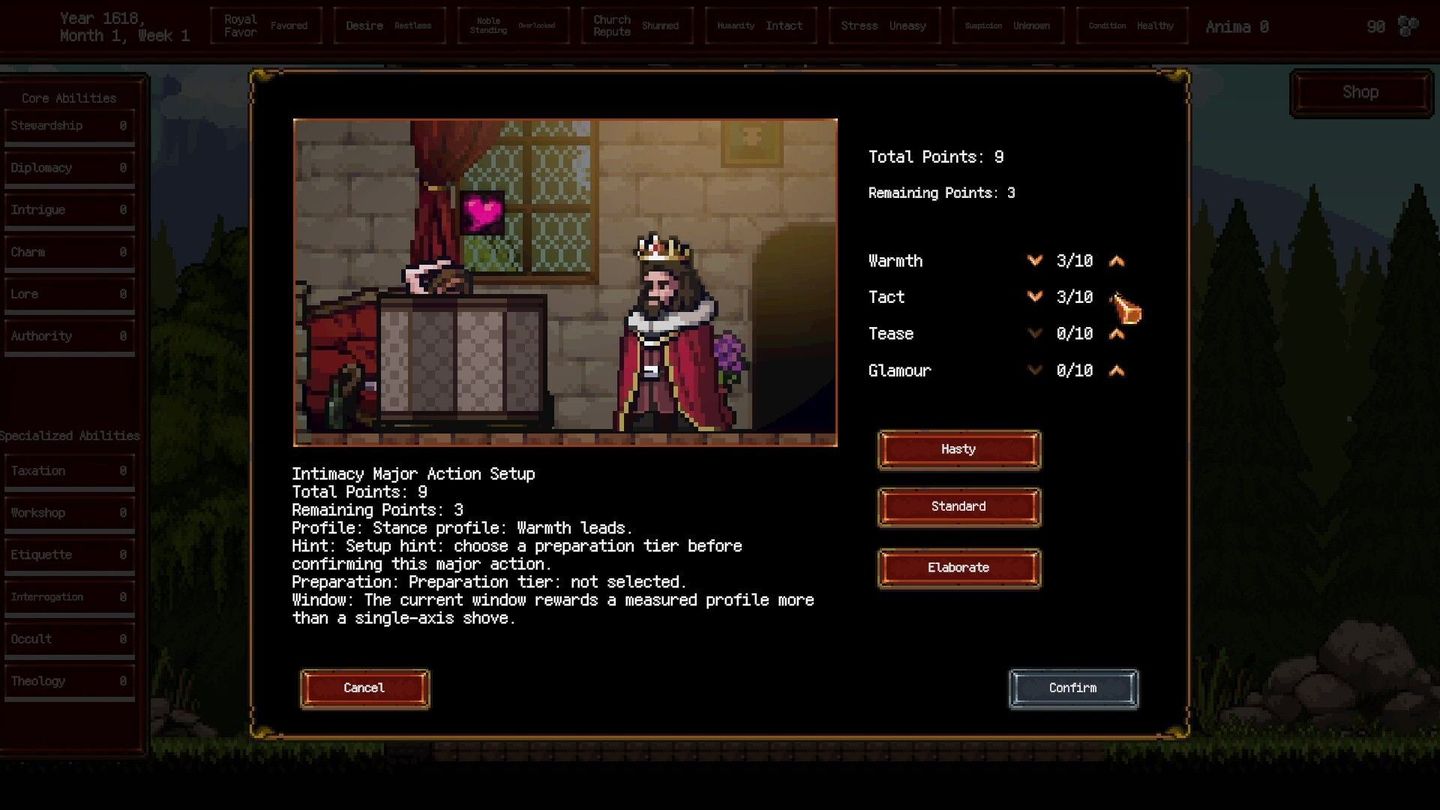The height and width of the screenshot is (810, 1440).
Task: Lower Warmth using its down chevron
Action: click(1035, 260)
